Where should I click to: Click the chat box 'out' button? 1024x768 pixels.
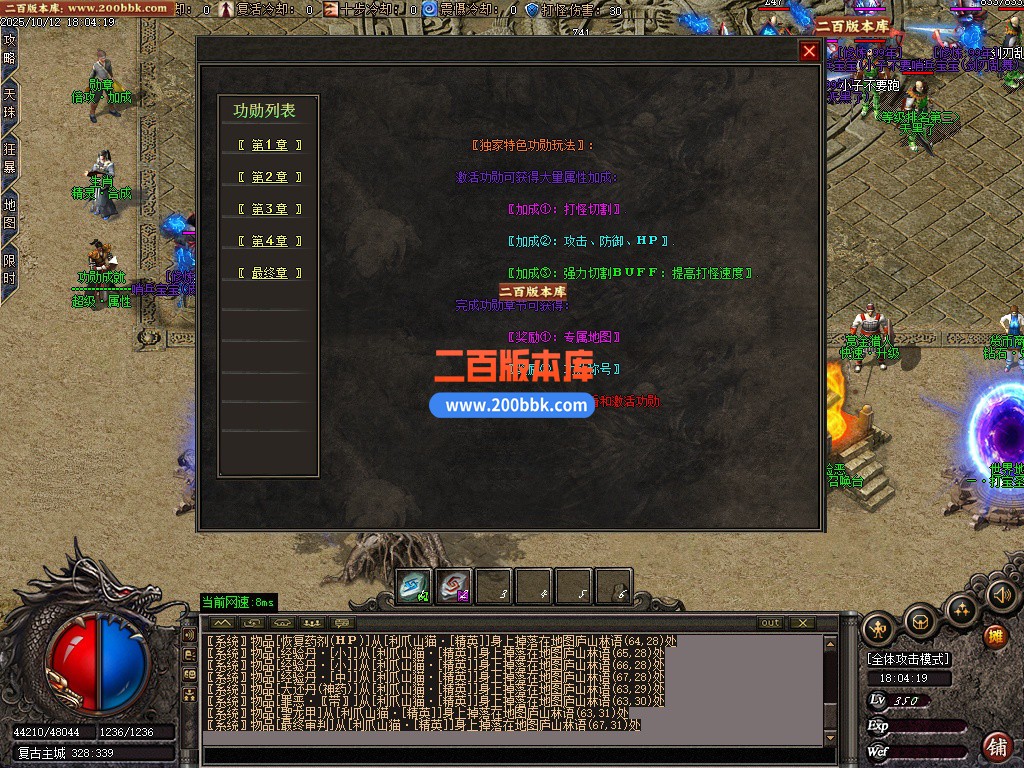pyautogui.click(x=770, y=623)
